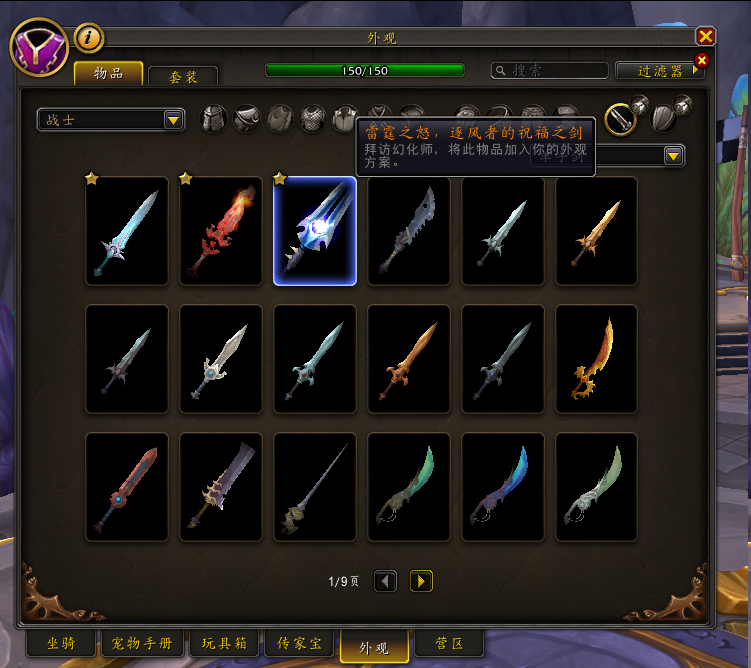Choose the glowing Thunderfury sword appearance
Screen dimensions: 751x668
point(315,231)
